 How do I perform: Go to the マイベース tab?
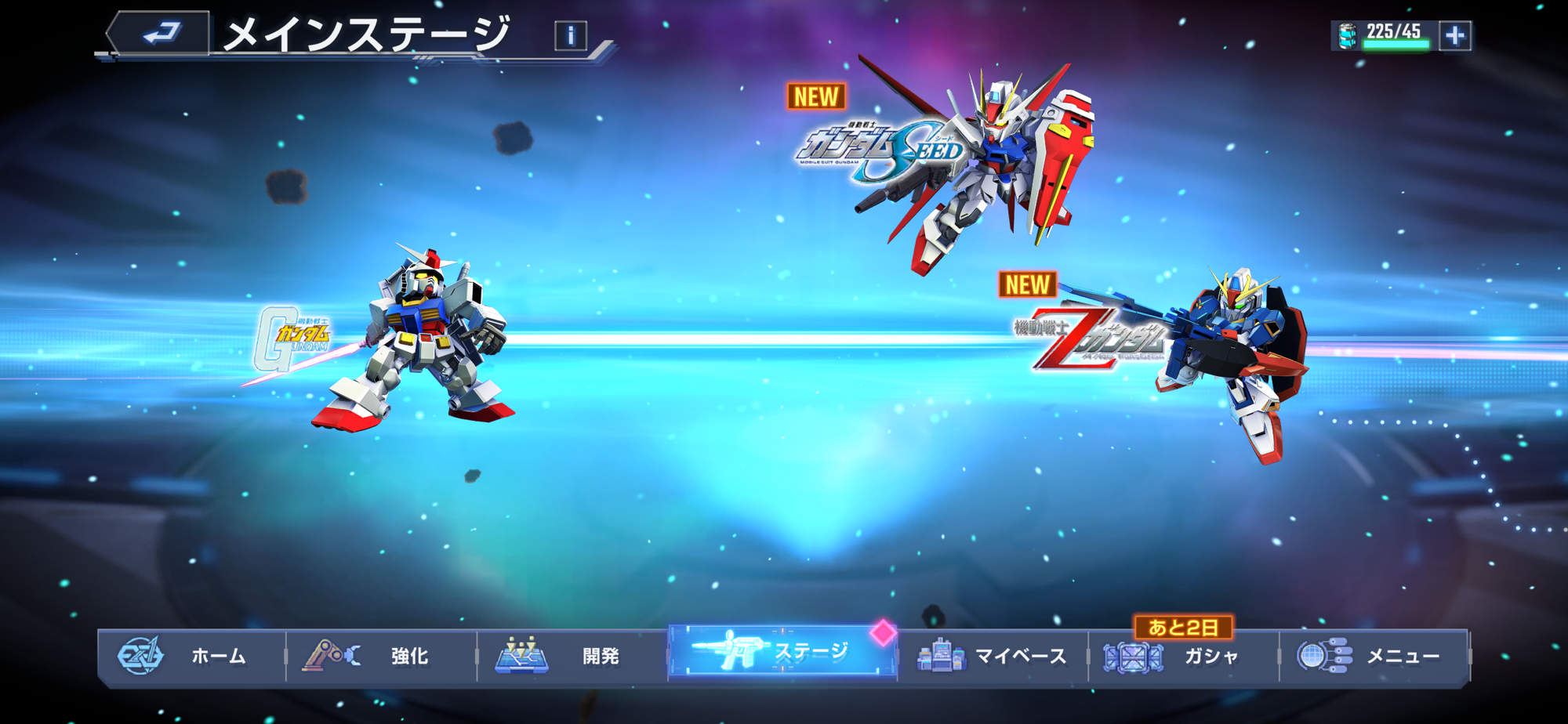[x=993, y=656]
